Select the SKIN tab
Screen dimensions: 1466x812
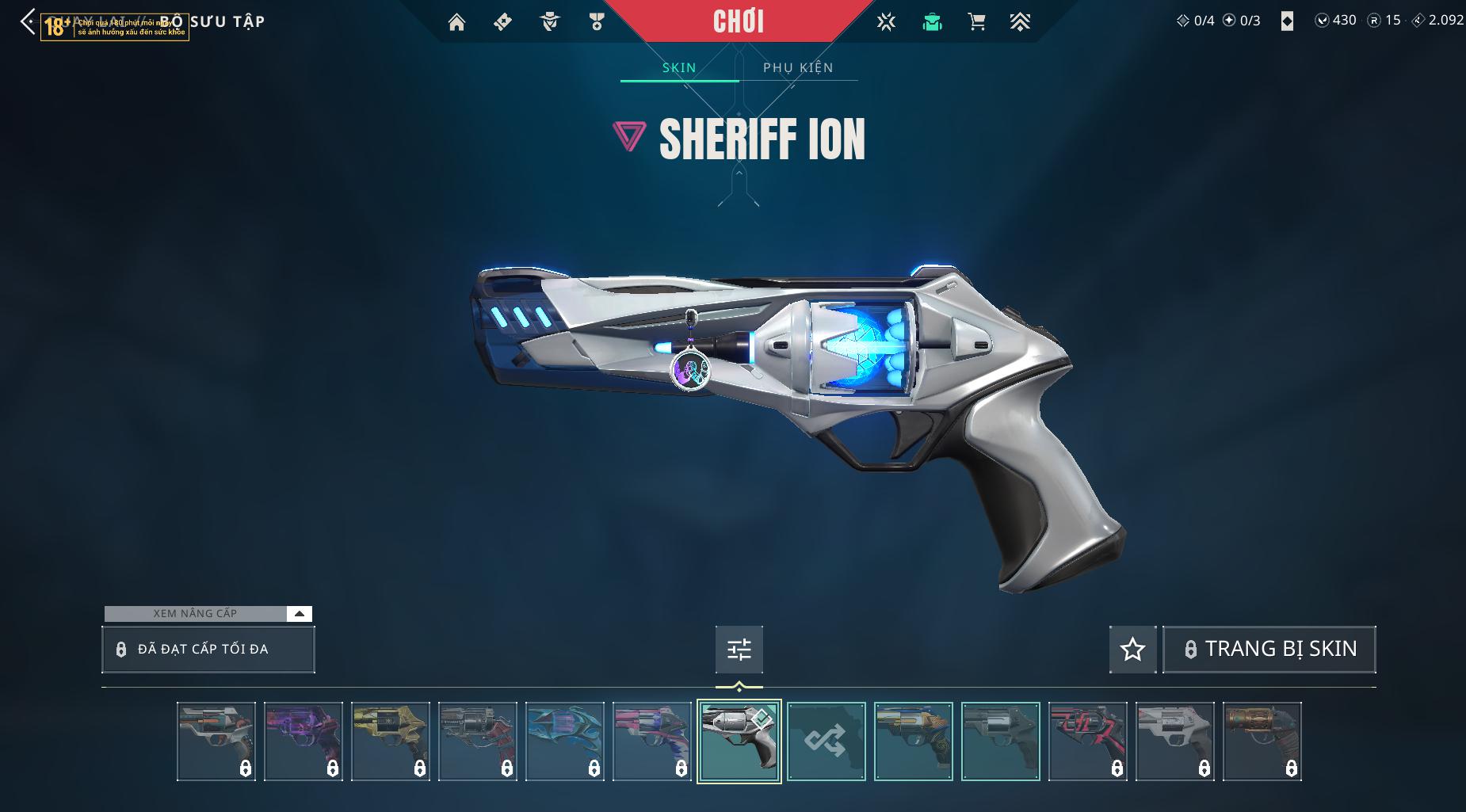[679, 67]
